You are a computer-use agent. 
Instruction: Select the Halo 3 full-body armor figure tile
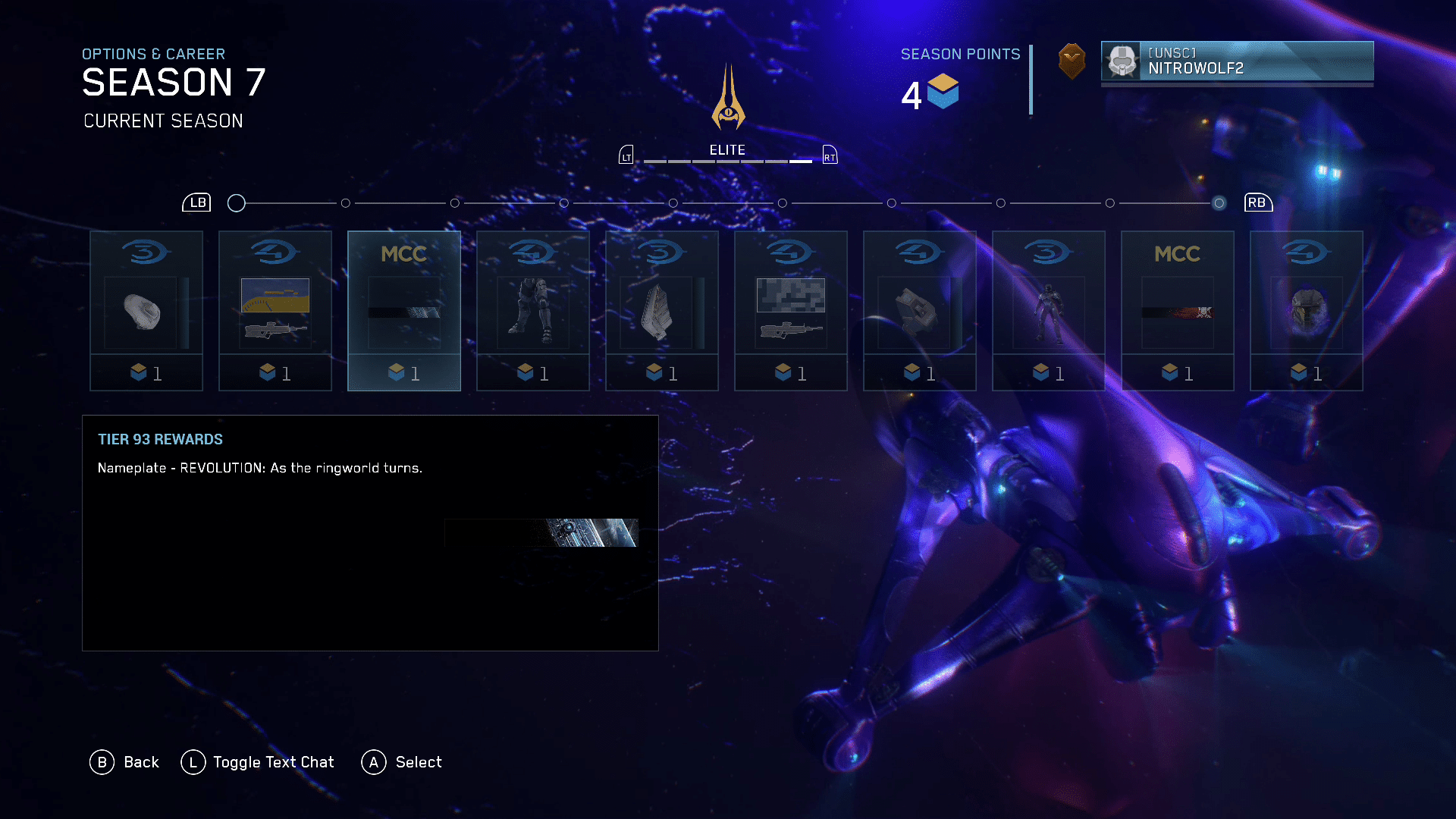[x=1049, y=311]
